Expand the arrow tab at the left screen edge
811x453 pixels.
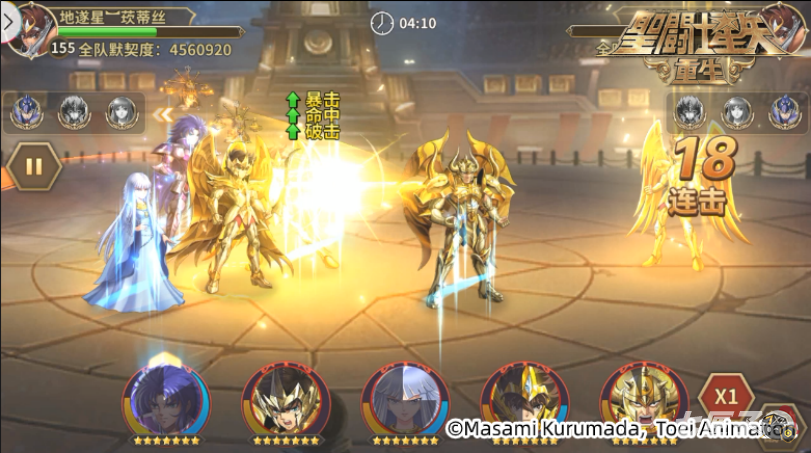[5, 19]
